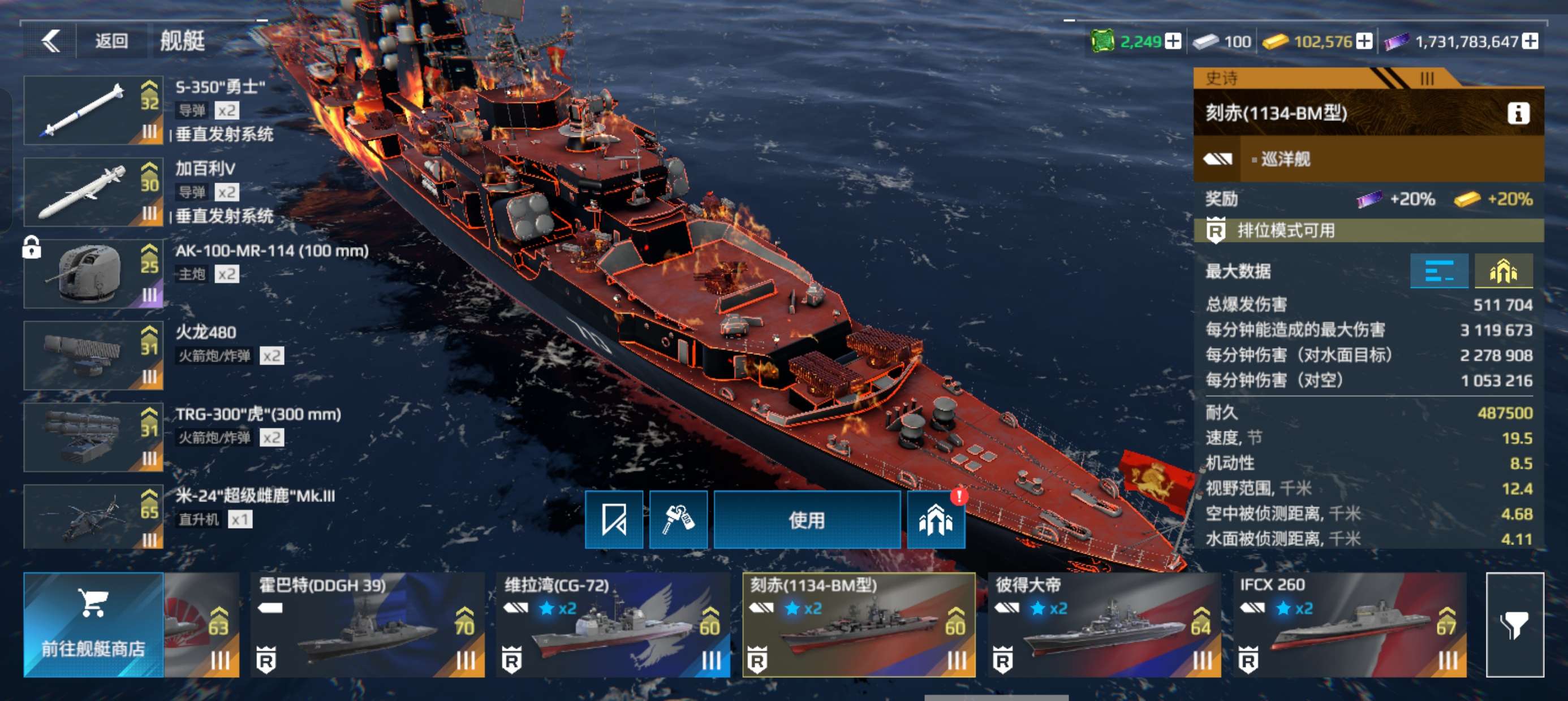Switch to the upgrade arrows stats view

[x=1503, y=271]
